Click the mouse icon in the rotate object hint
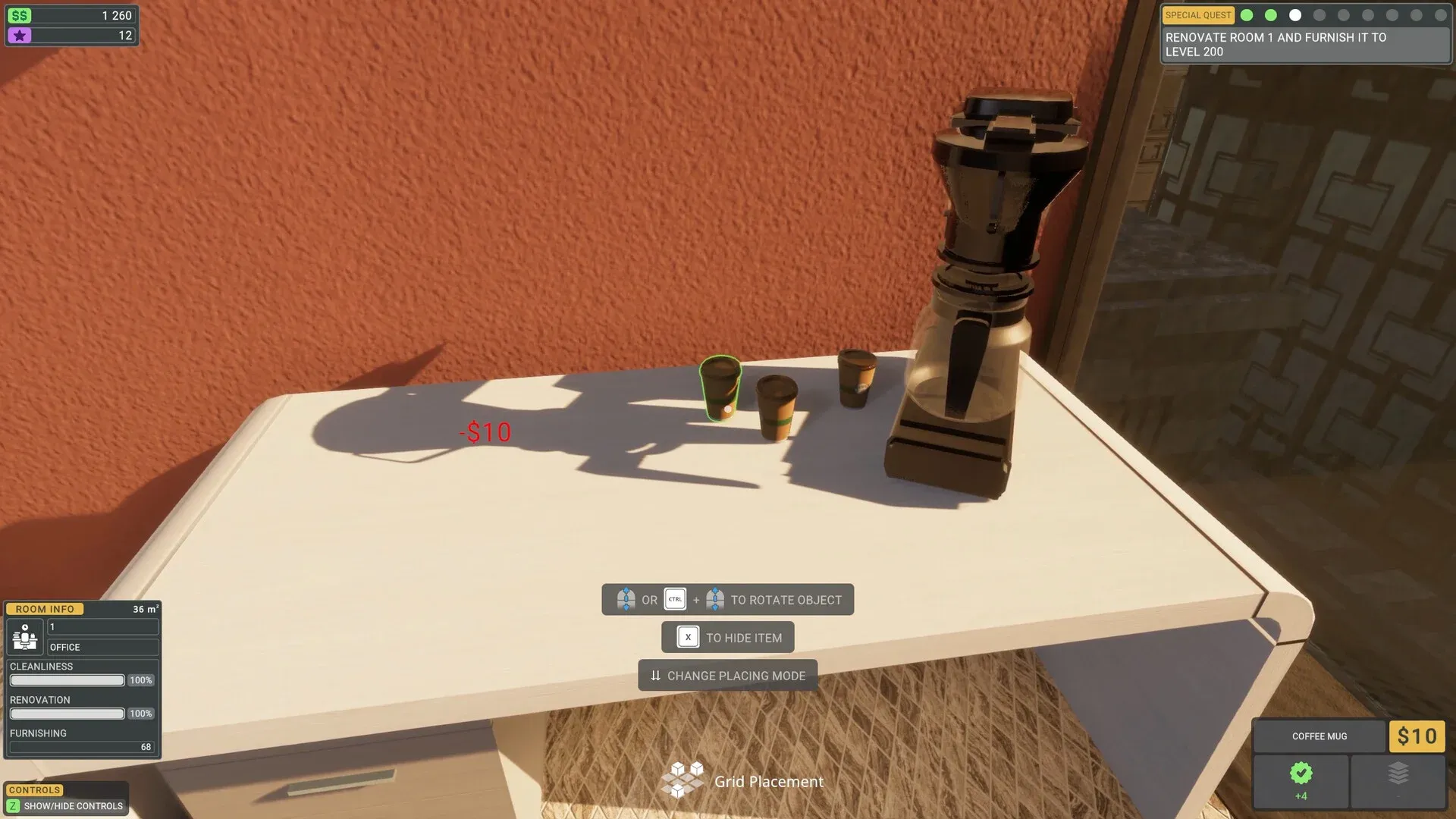 coord(626,599)
